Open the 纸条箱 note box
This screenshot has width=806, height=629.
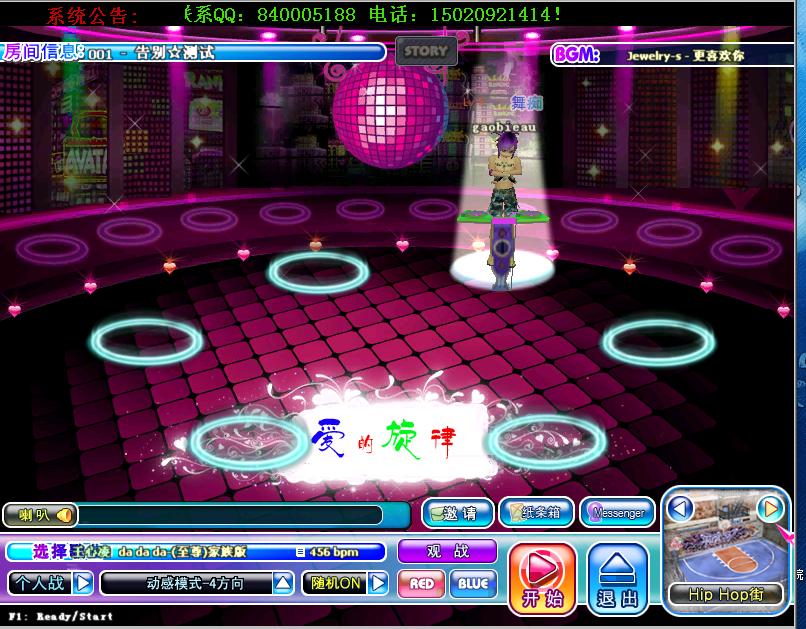[536, 513]
